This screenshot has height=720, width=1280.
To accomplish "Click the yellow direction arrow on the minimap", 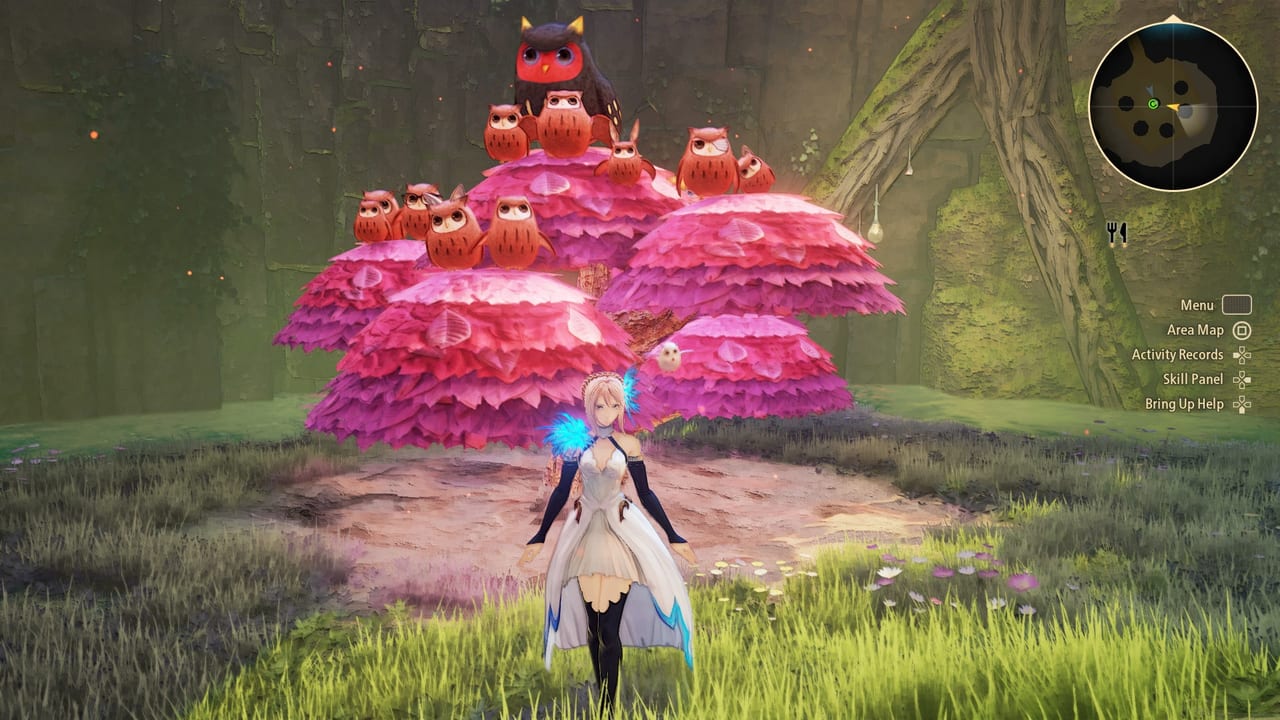I will [1175, 107].
